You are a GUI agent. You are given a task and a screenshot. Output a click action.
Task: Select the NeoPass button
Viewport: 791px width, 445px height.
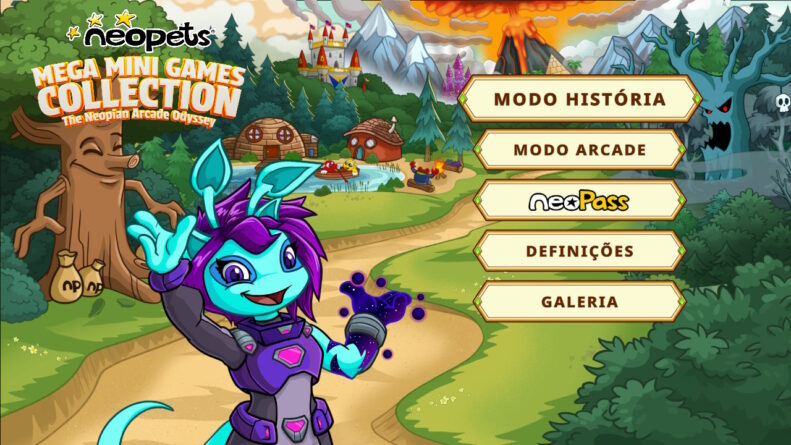pyautogui.click(x=579, y=201)
